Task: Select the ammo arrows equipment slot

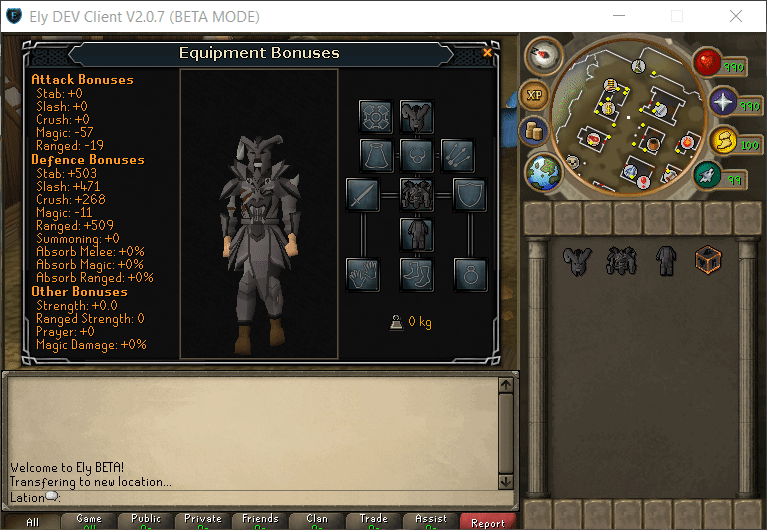Action: pos(456,155)
